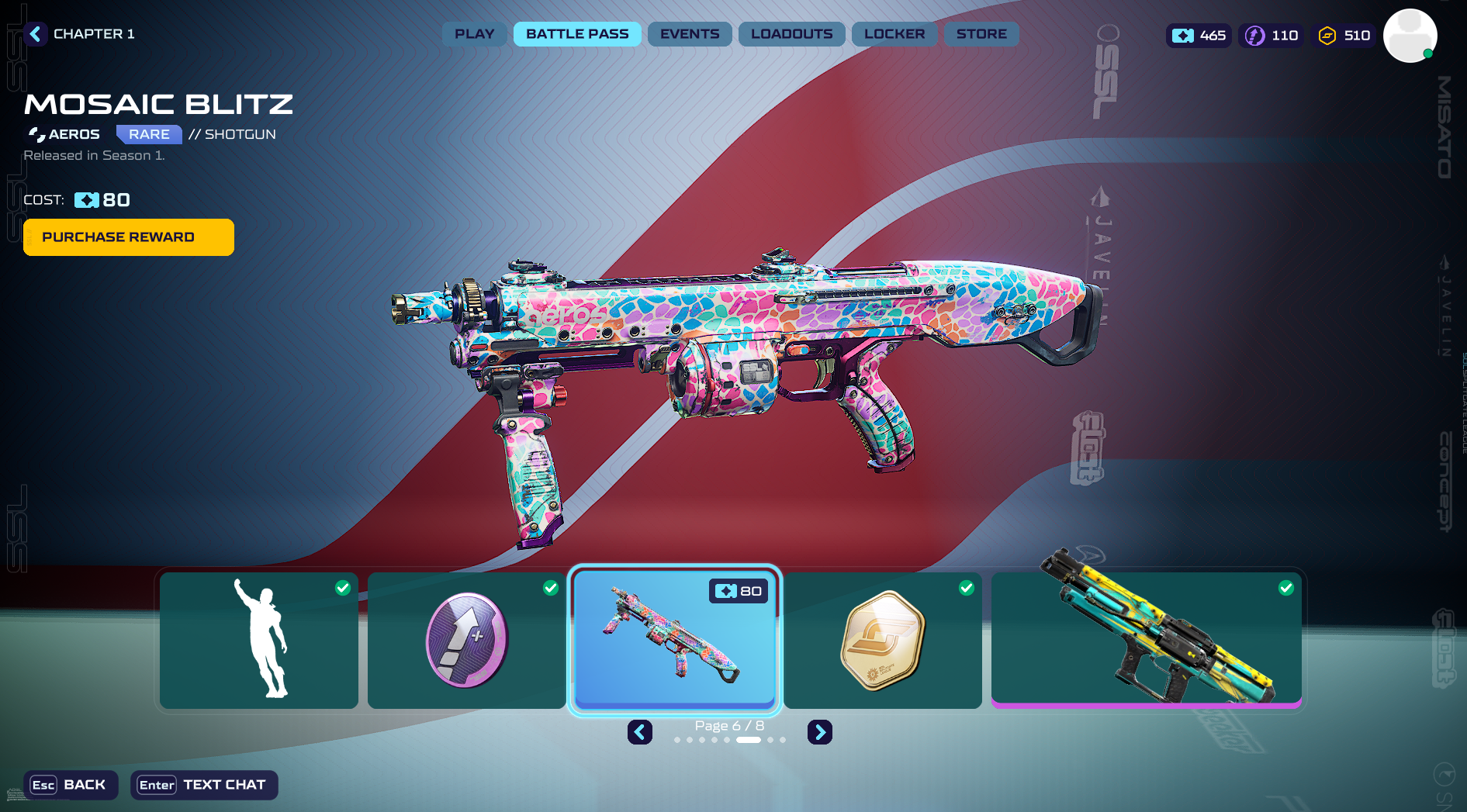Open the Locker tab
The height and width of the screenshot is (812, 1467).
[894, 34]
